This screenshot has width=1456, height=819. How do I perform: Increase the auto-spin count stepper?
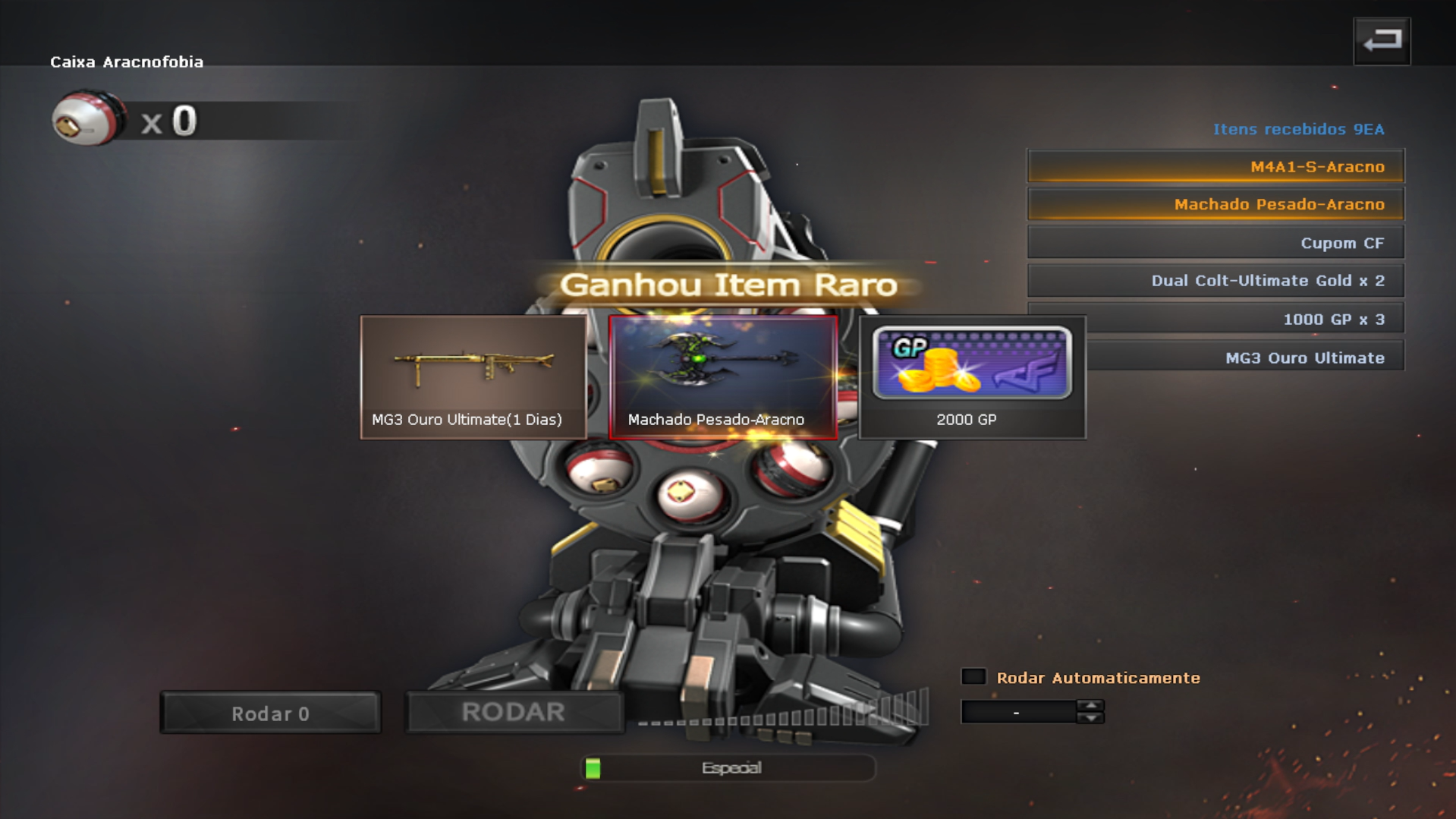coord(1090,705)
